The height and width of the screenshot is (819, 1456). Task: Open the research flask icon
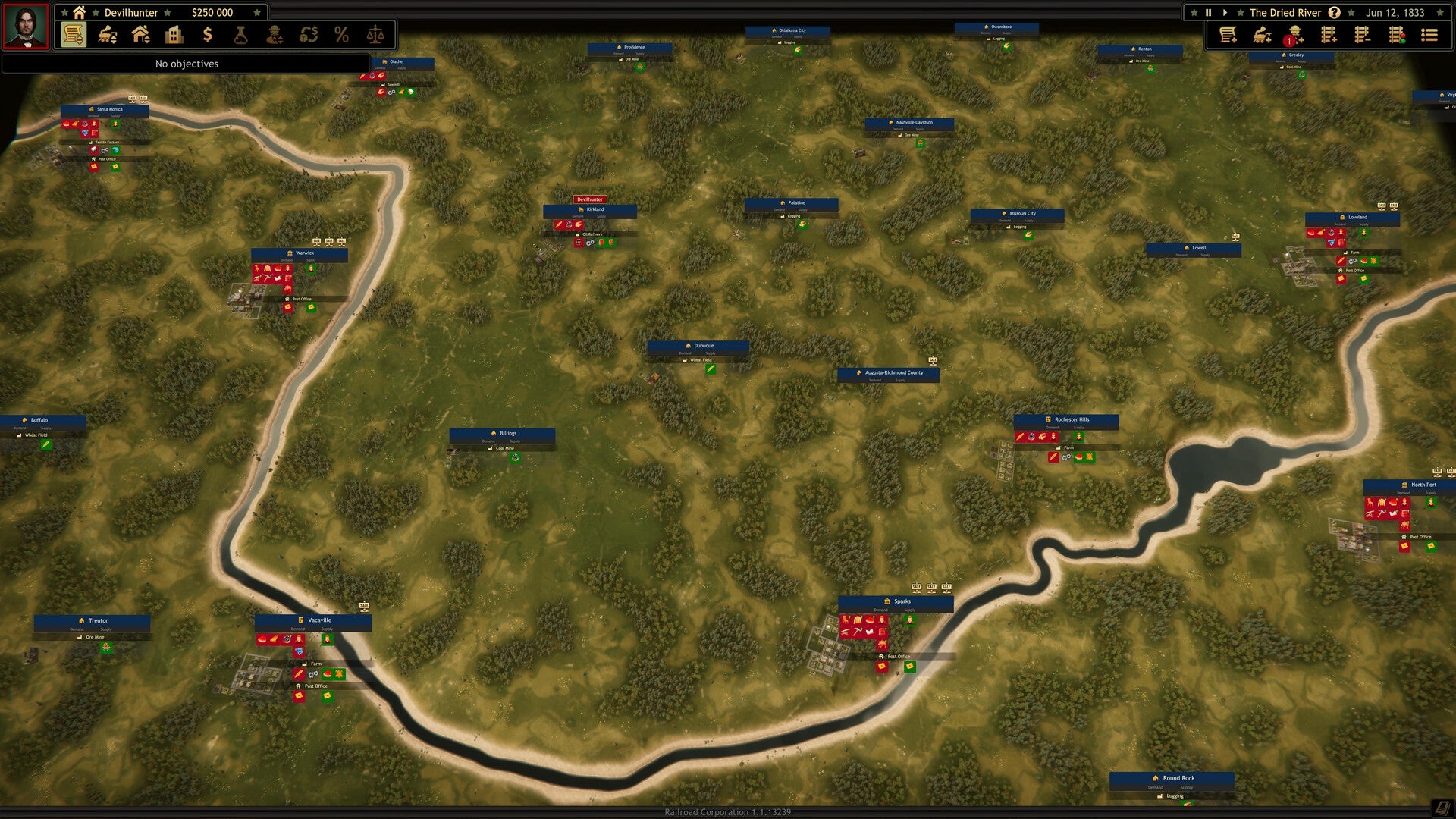tap(241, 35)
